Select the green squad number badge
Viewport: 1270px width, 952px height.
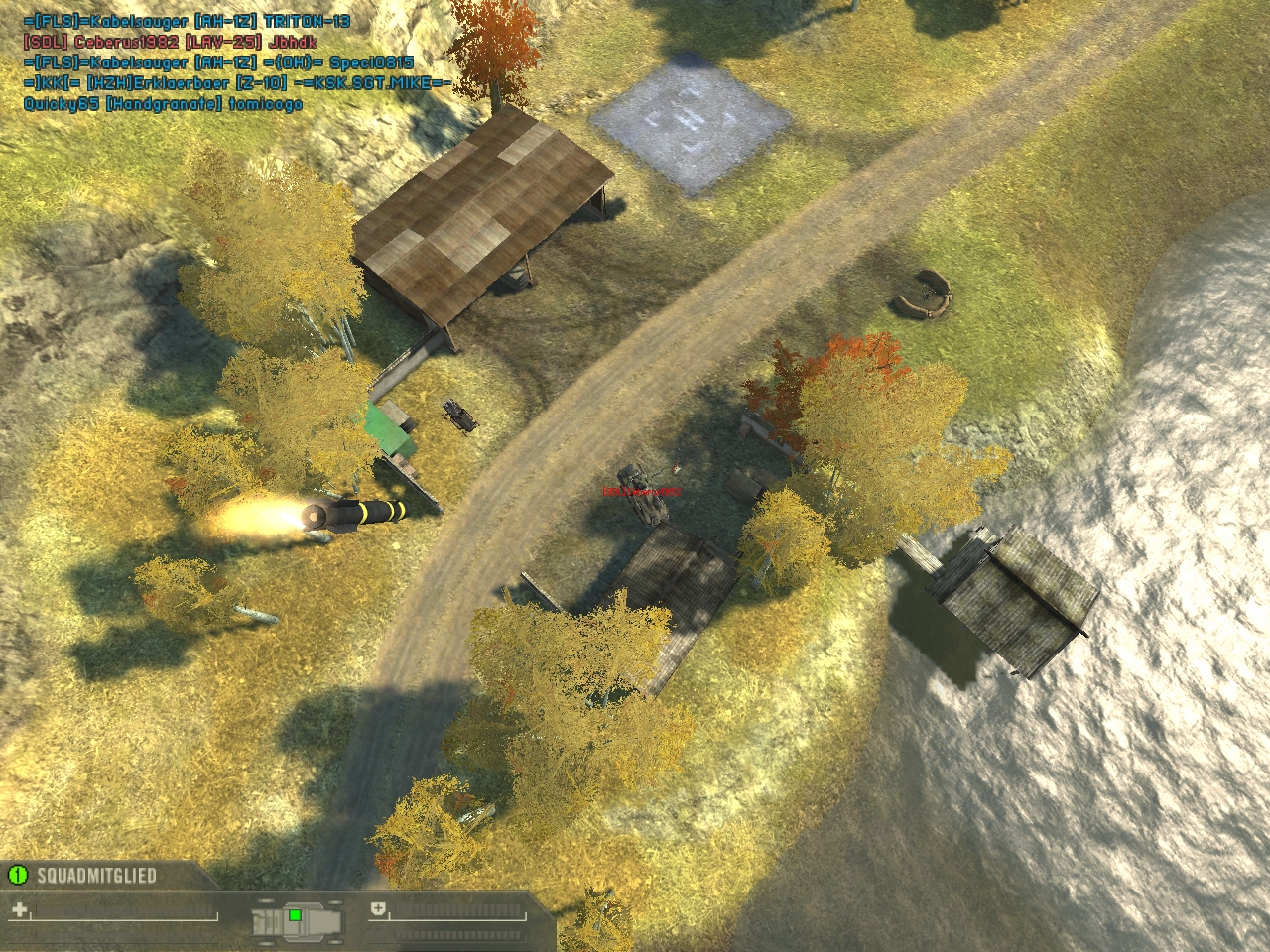click(x=17, y=875)
